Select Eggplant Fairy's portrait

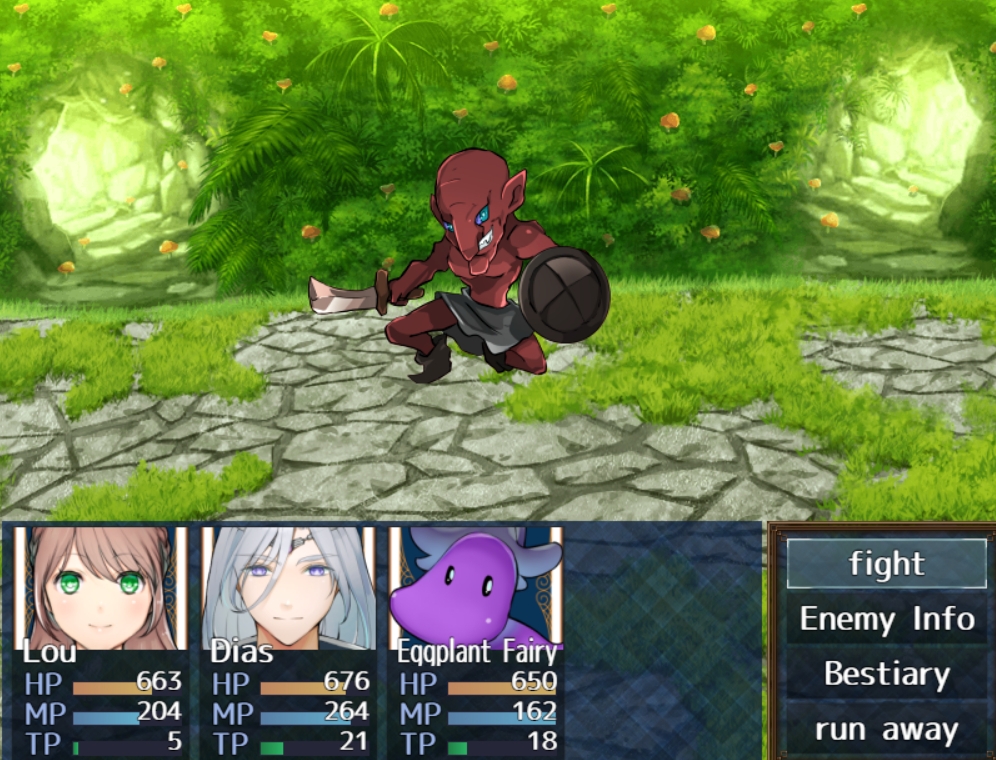(x=475, y=588)
